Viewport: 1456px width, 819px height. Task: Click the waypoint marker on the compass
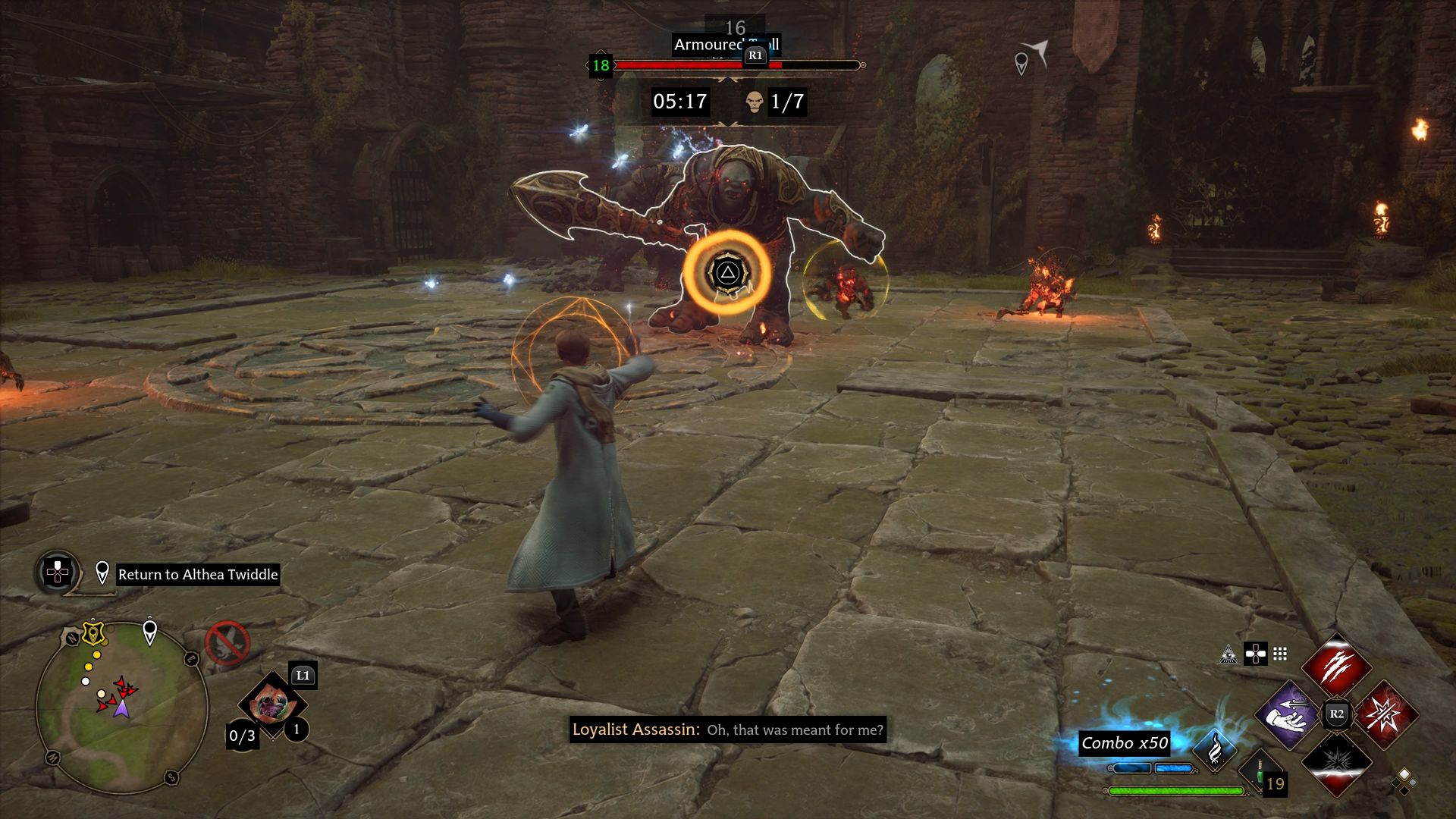coord(1021,63)
